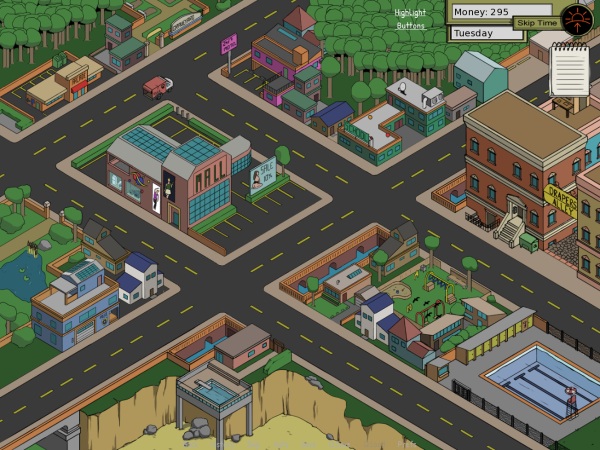This screenshot has width=600, height=450.
Task: Toggle the Highlight Buttons option
Action: pyautogui.click(x=410, y=19)
